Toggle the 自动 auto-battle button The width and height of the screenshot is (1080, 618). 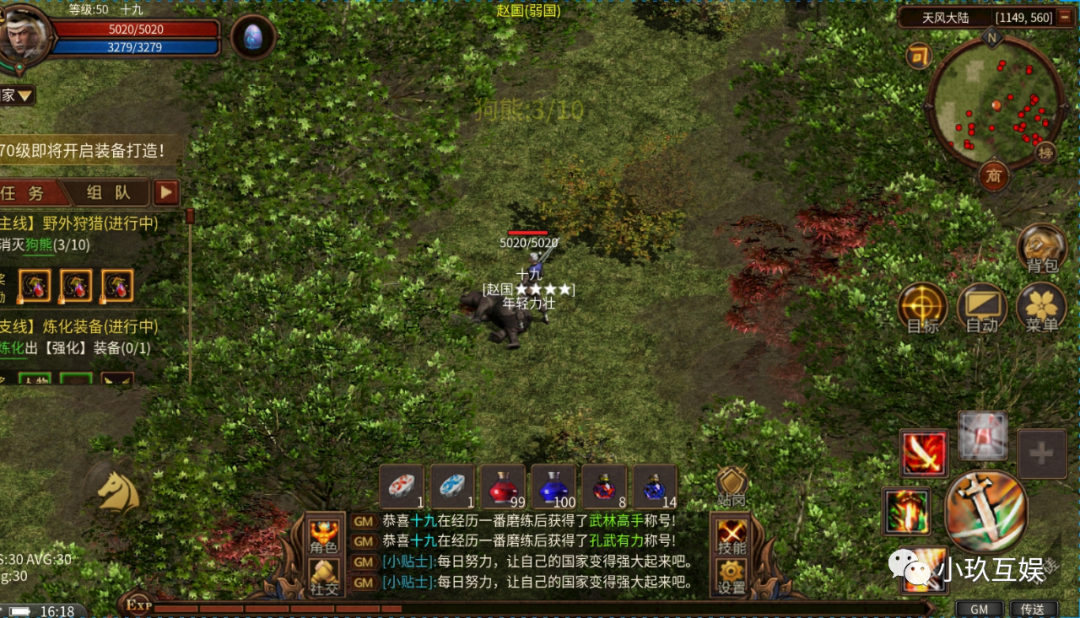click(x=981, y=308)
